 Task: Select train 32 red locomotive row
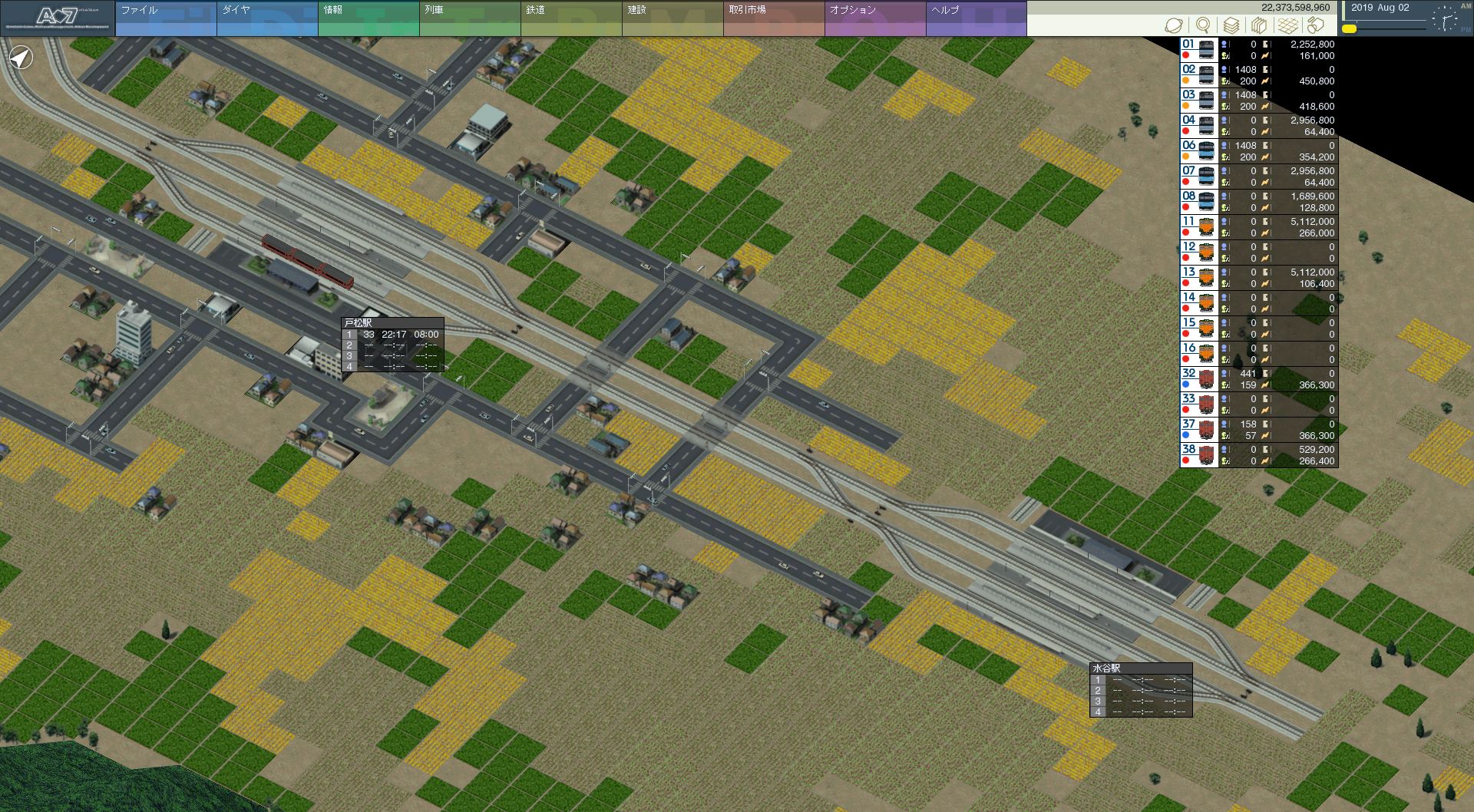(x=1259, y=379)
